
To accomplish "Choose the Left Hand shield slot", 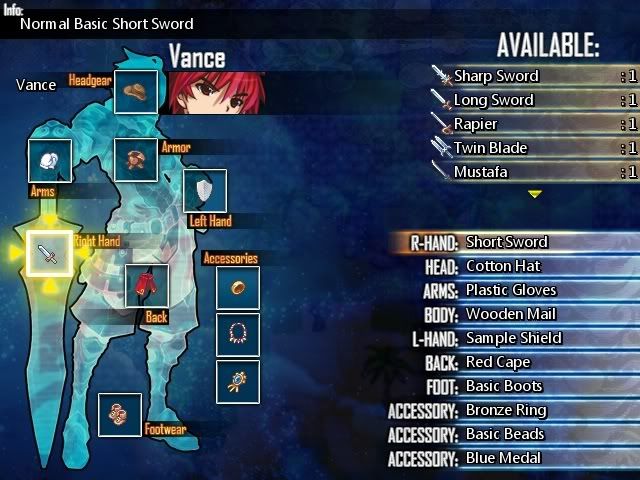I will 204,191.
